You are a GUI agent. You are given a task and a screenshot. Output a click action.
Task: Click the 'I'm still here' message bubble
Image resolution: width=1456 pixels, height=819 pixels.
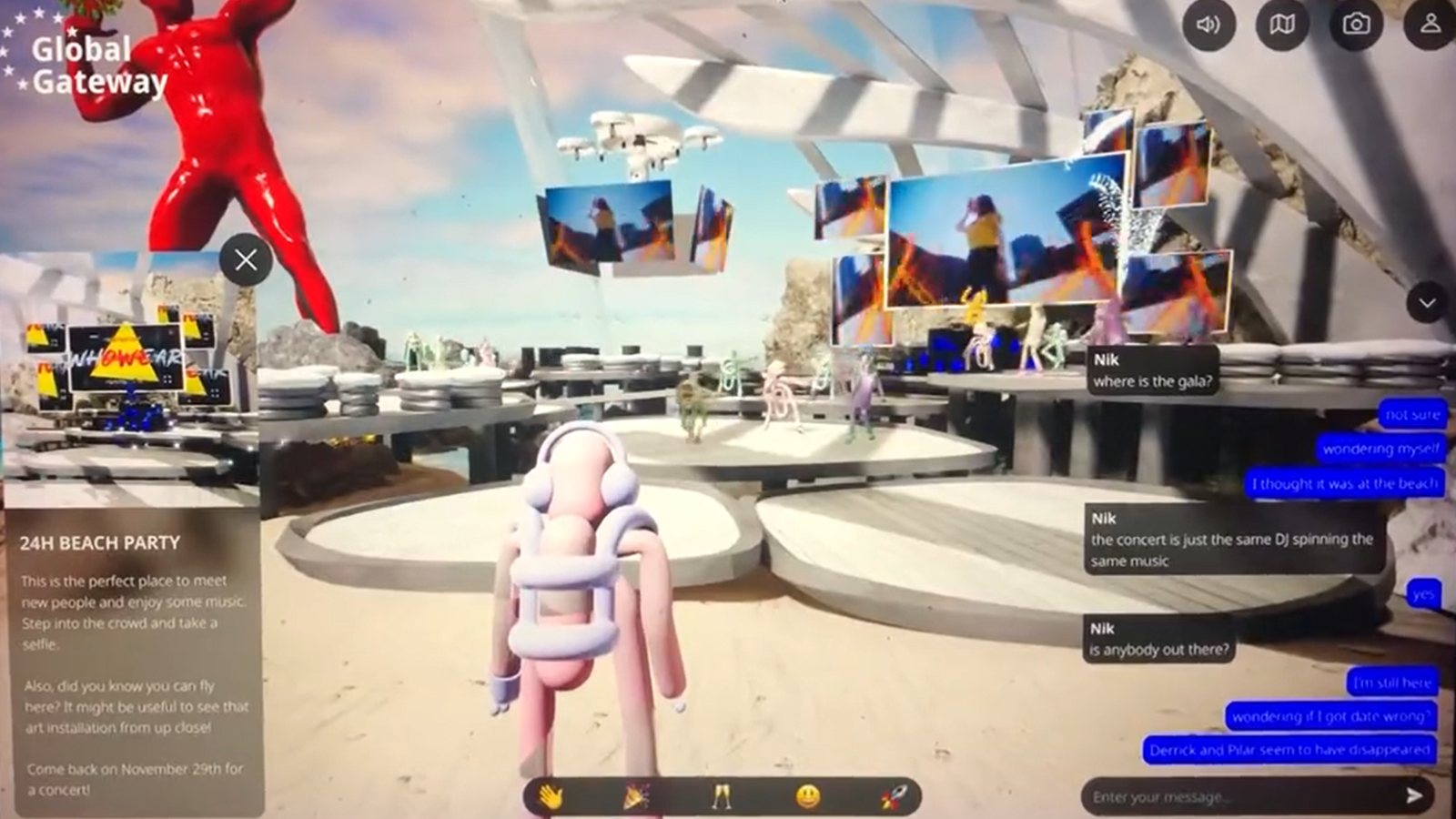coord(1393,681)
